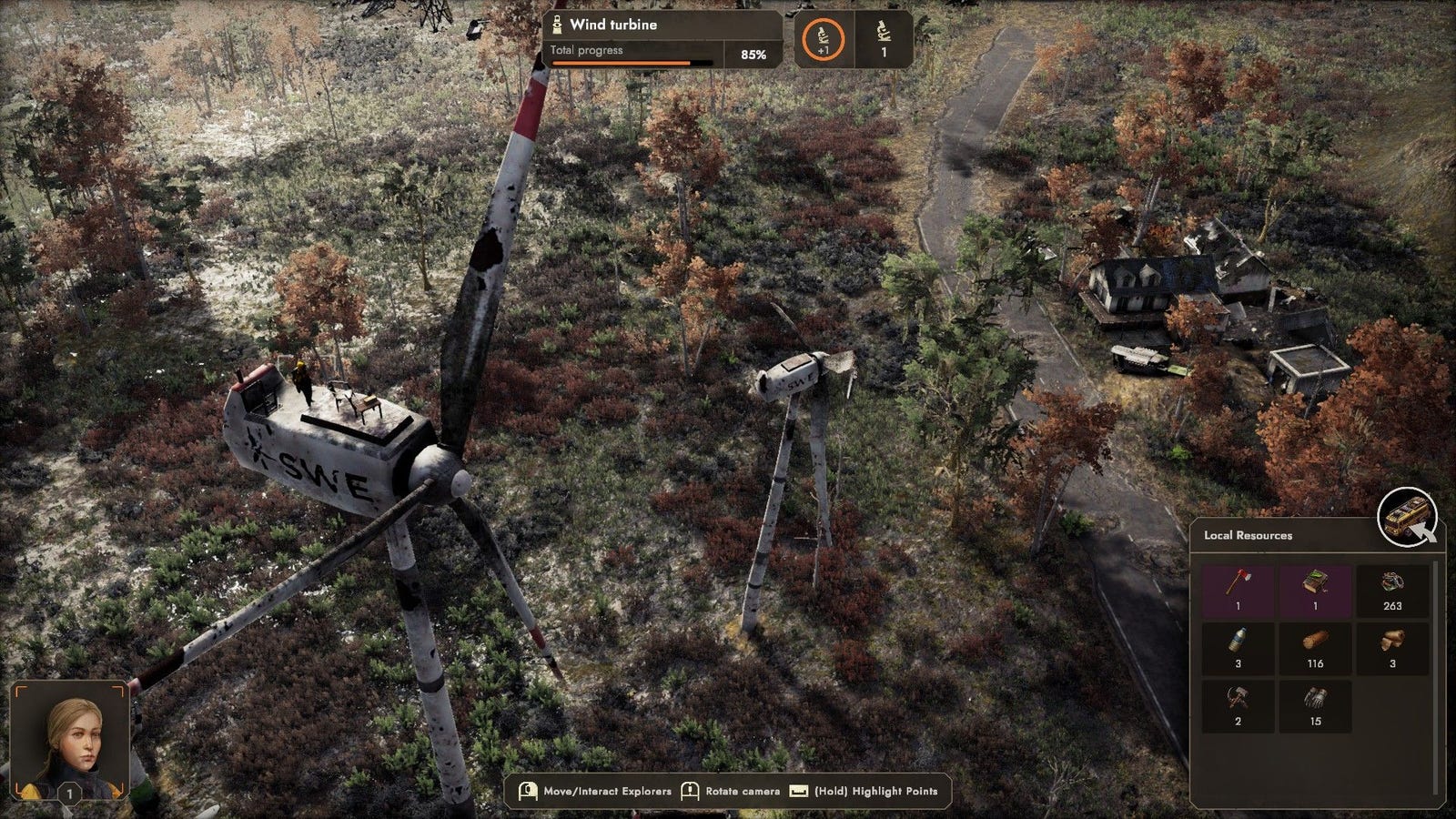Choose the gloves resource slot showing 15
The image size is (1456, 819).
[1315, 706]
